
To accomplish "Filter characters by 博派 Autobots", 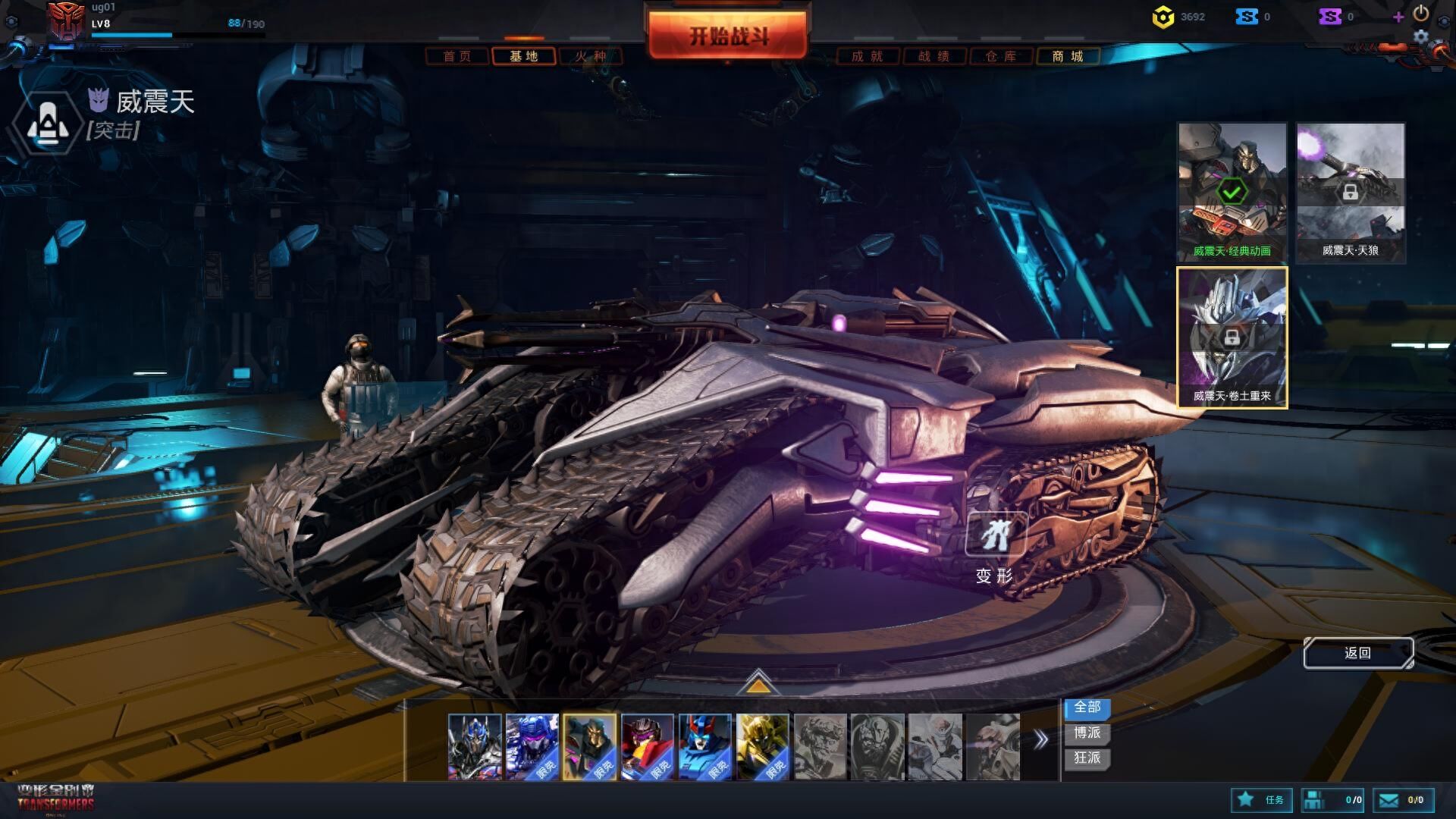I will 1087,733.
